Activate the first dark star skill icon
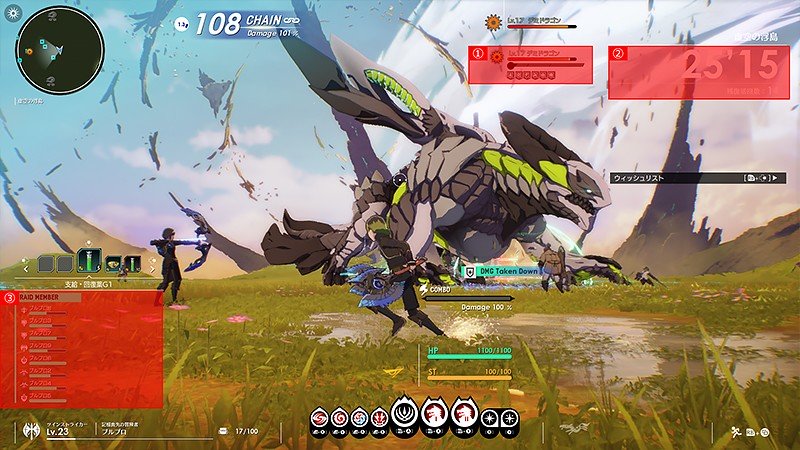Screen dimensions: 800x450 click(490, 417)
